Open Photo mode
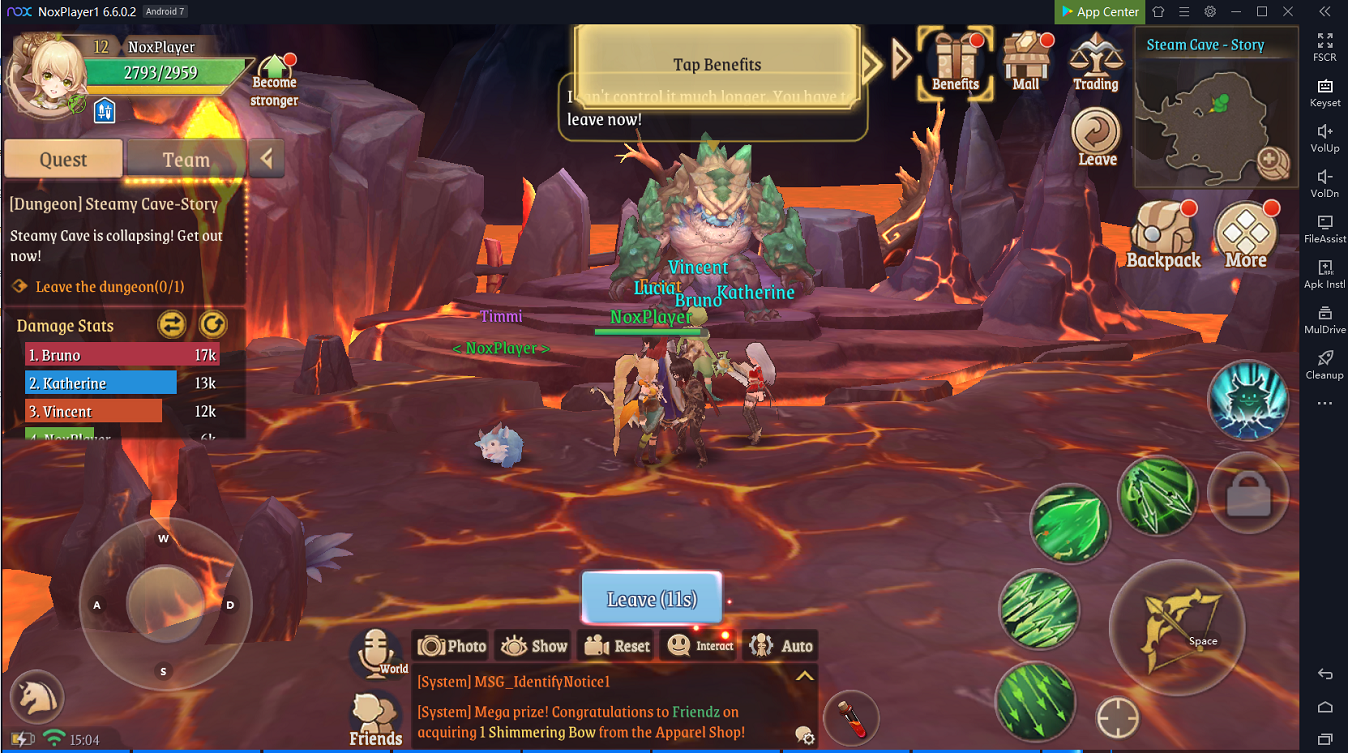This screenshot has height=753, width=1348. click(x=452, y=646)
